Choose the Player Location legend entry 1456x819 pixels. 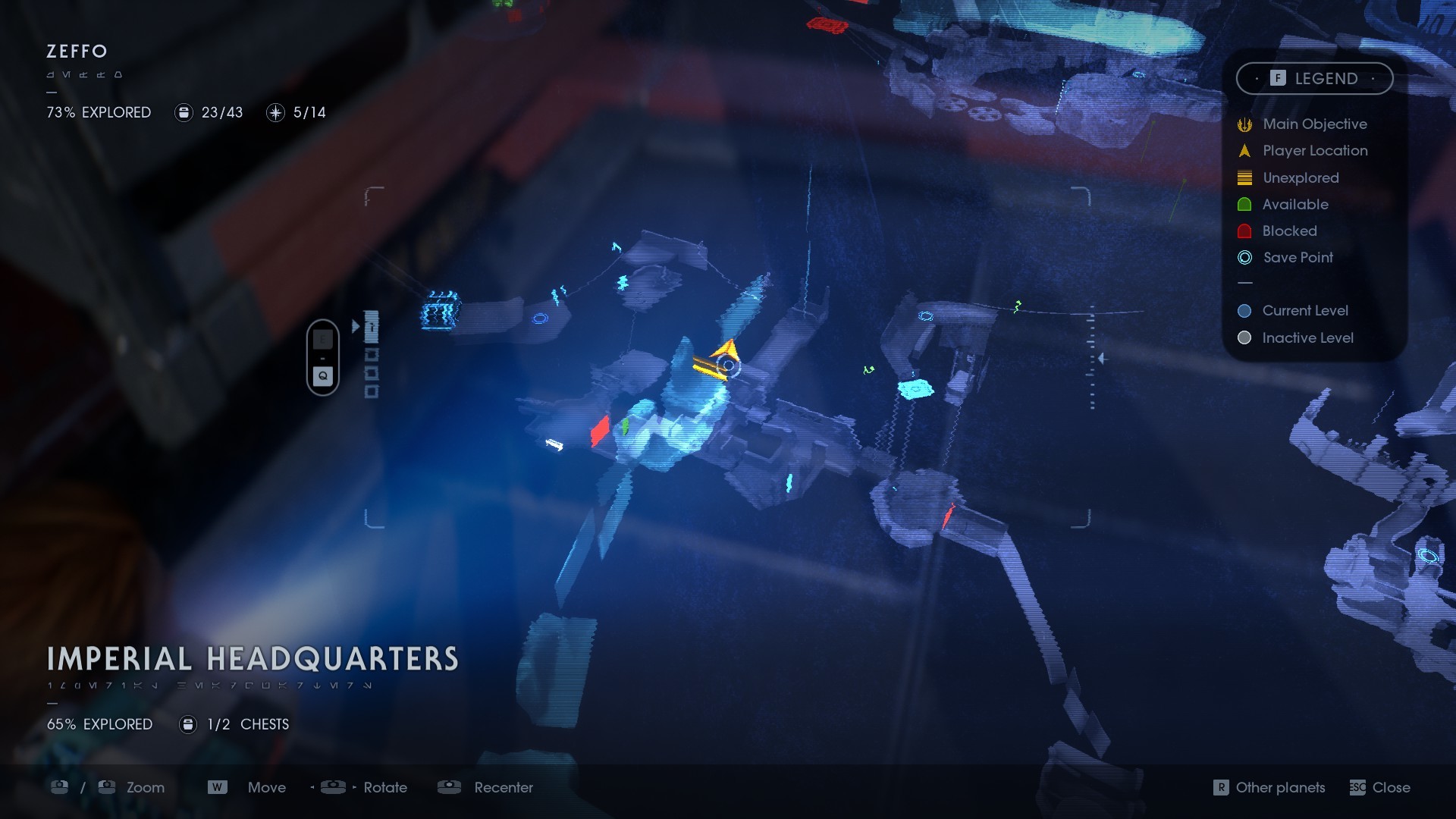[1314, 151]
